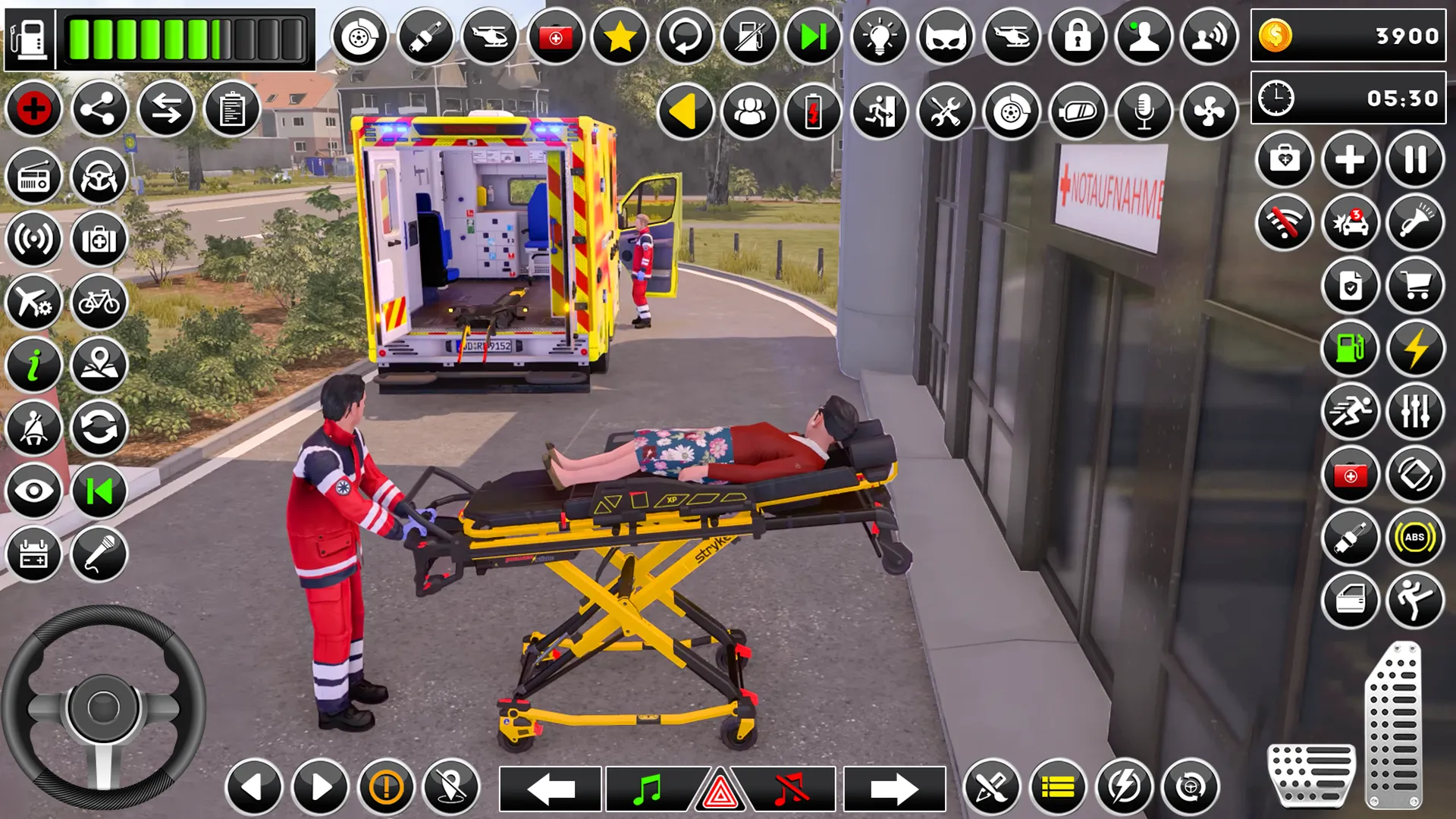Viewport: 1456px width, 819px height.
Task: Select the map location pin
Action: [x=99, y=364]
